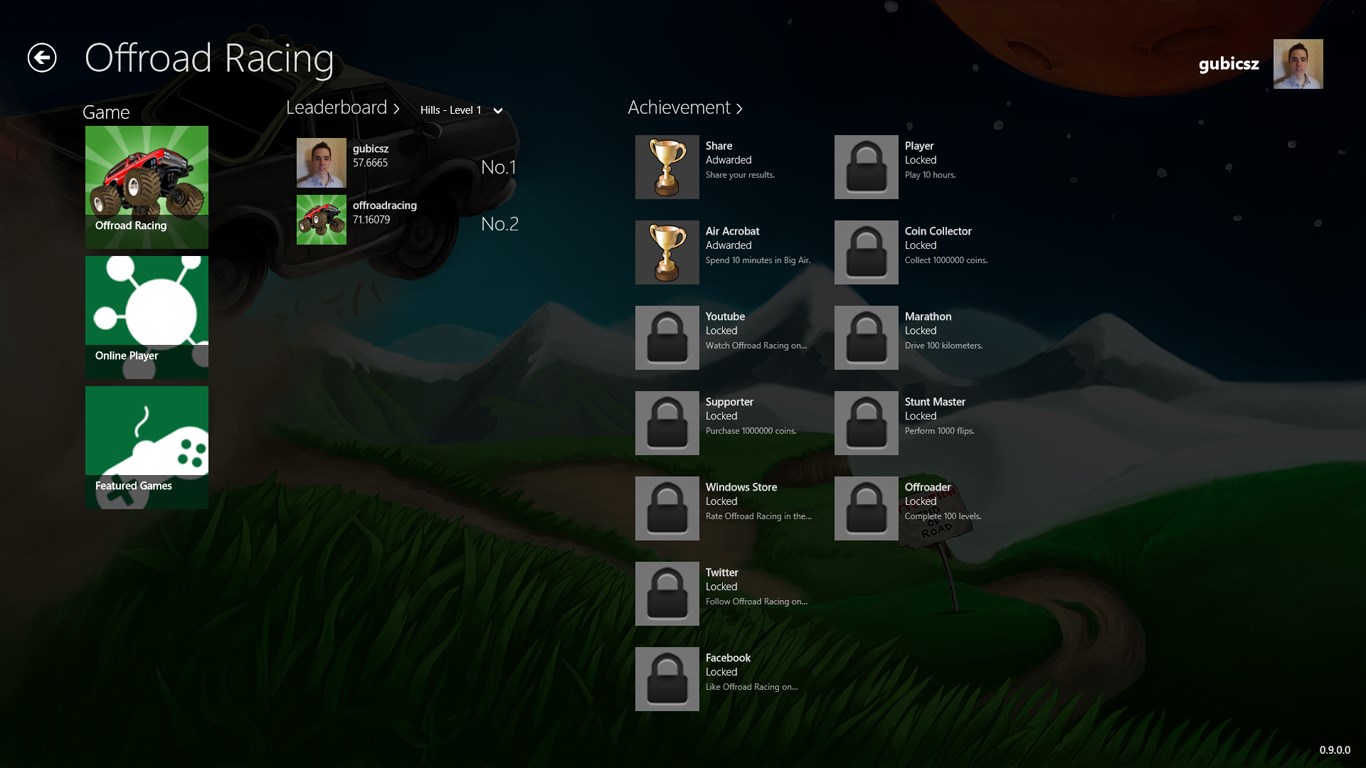This screenshot has width=1366, height=768.
Task: View the Air Acrobat achievement
Action: tap(667, 252)
